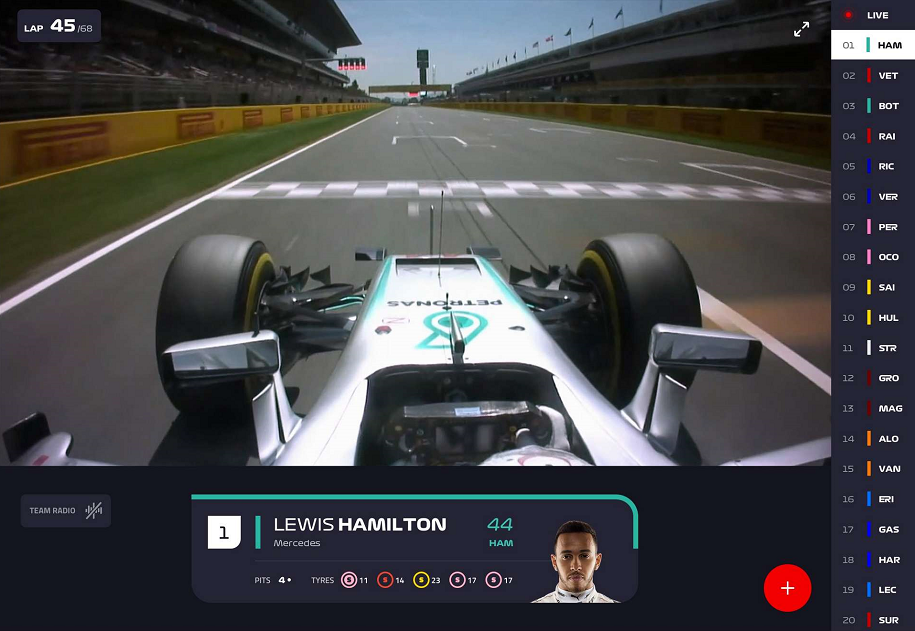Pick GRO from the driver list
The width and height of the screenshot is (915, 631).
[872, 378]
